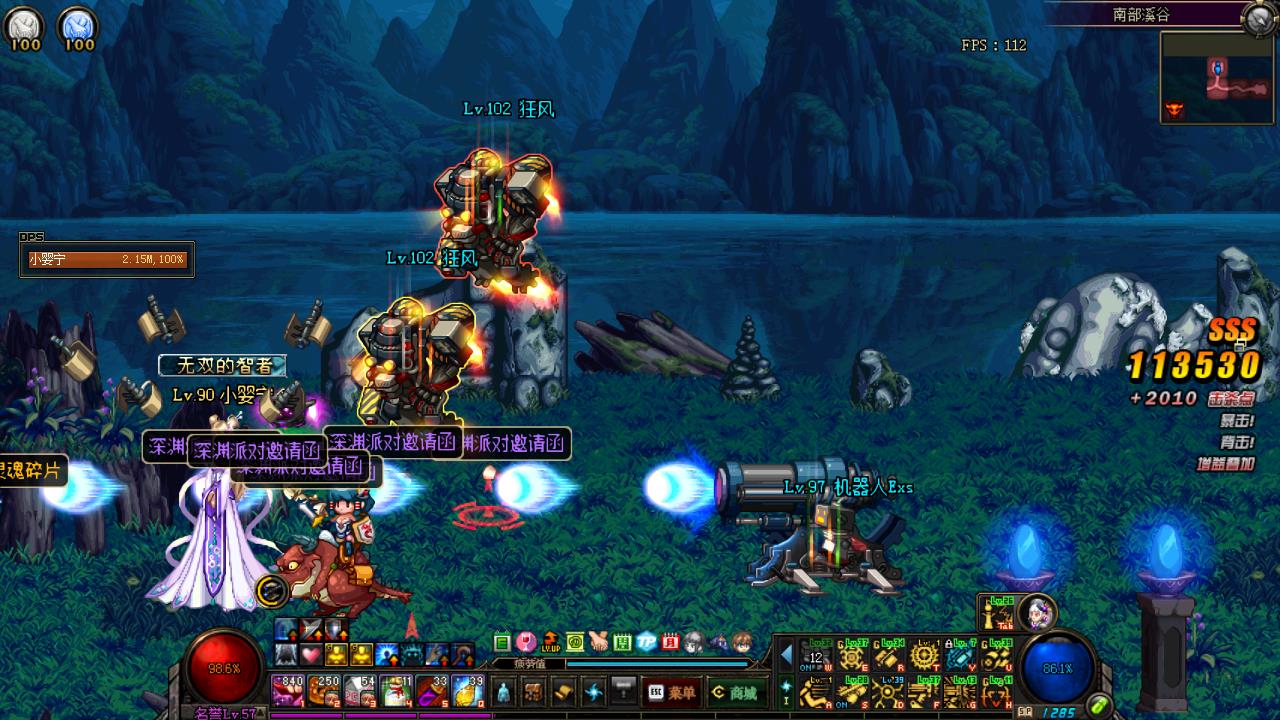This screenshot has width=1280, height=720.
Task: Use the locked blue skill on V
Action: [x=961, y=655]
